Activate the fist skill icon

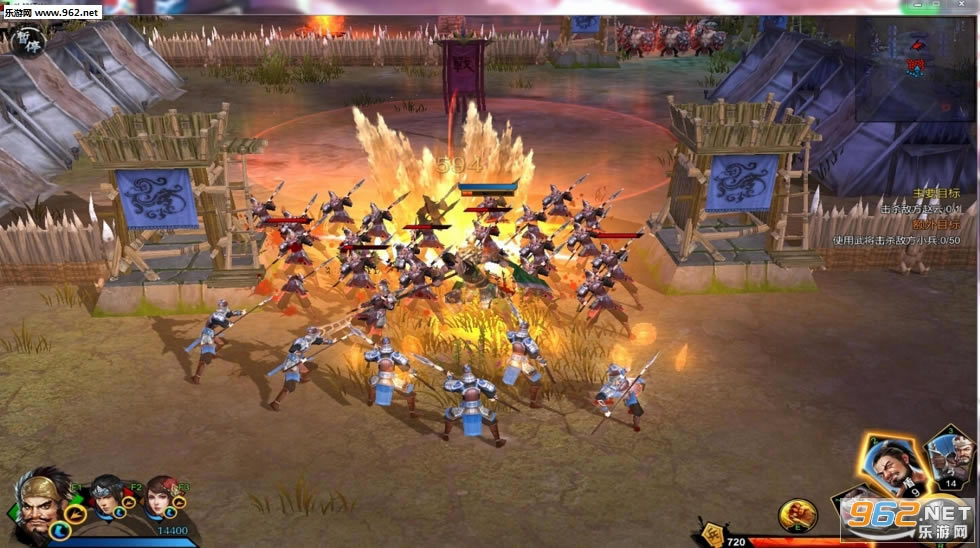pos(798,515)
